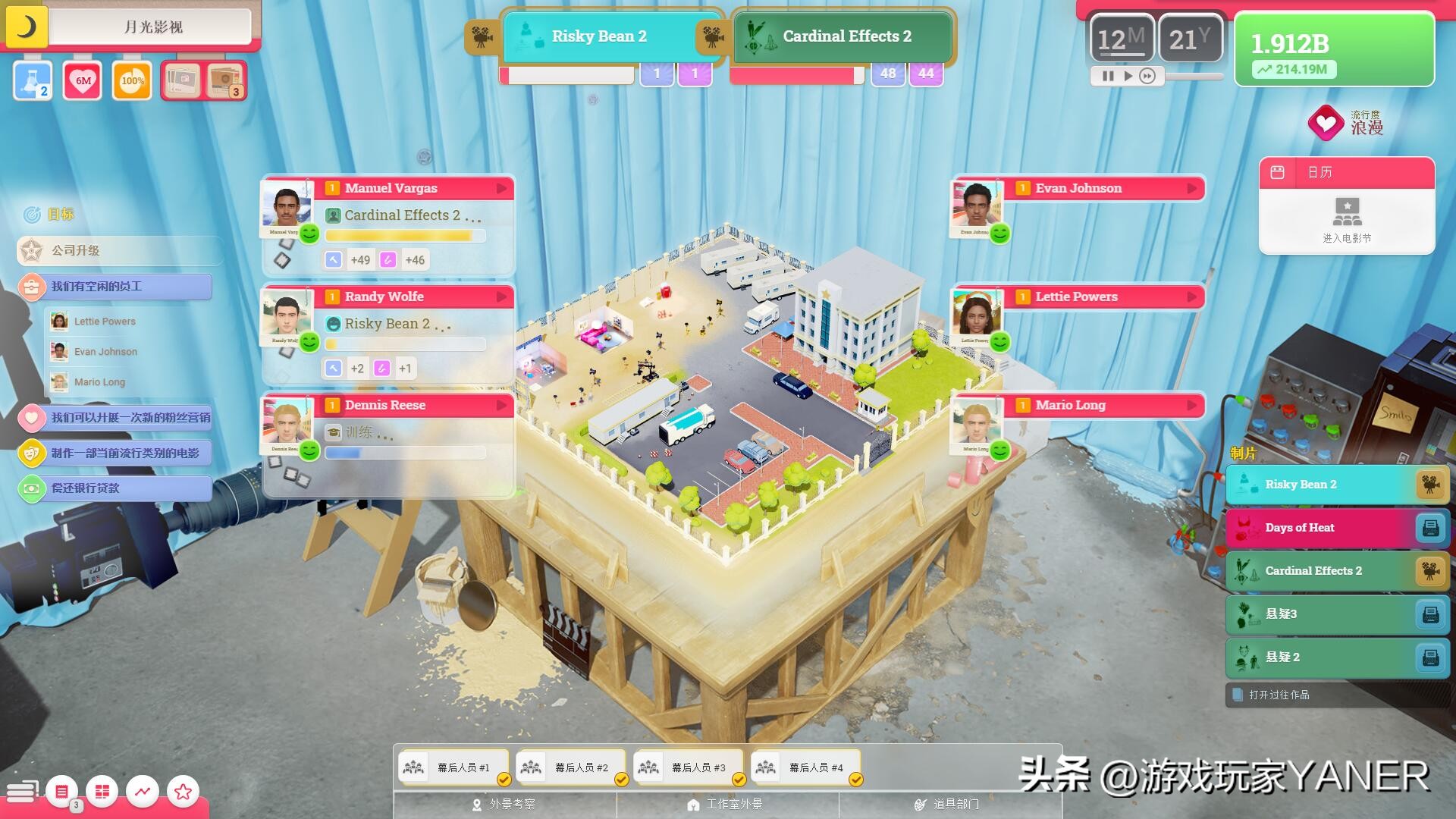Open the grid panel icon at bottom left
Screen dimensions: 1456x819
(103, 791)
